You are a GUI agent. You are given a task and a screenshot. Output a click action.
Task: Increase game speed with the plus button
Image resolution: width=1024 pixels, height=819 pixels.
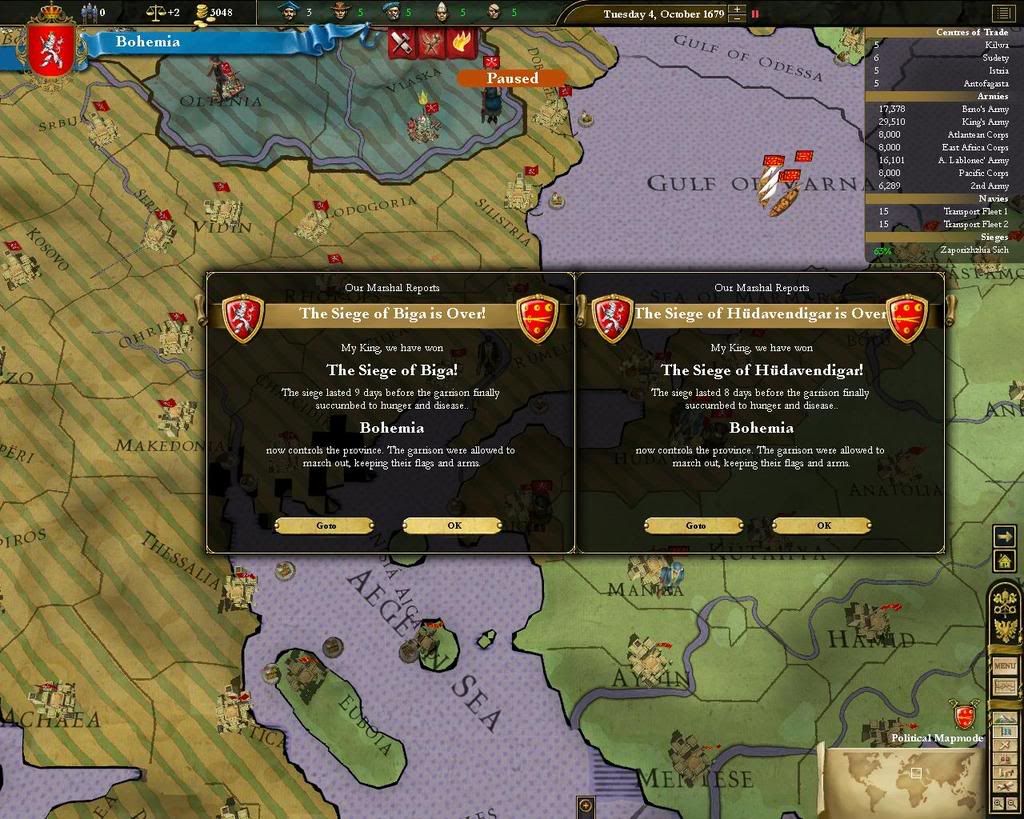737,9
